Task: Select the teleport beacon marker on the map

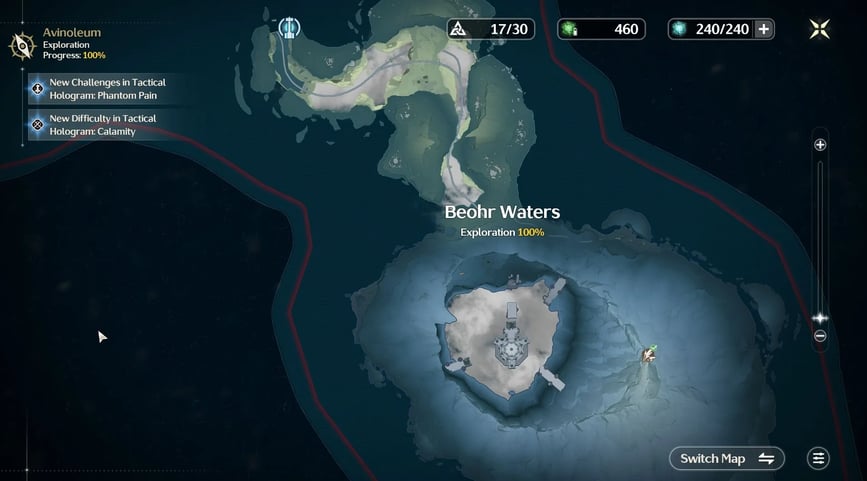Action: click(290, 27)
